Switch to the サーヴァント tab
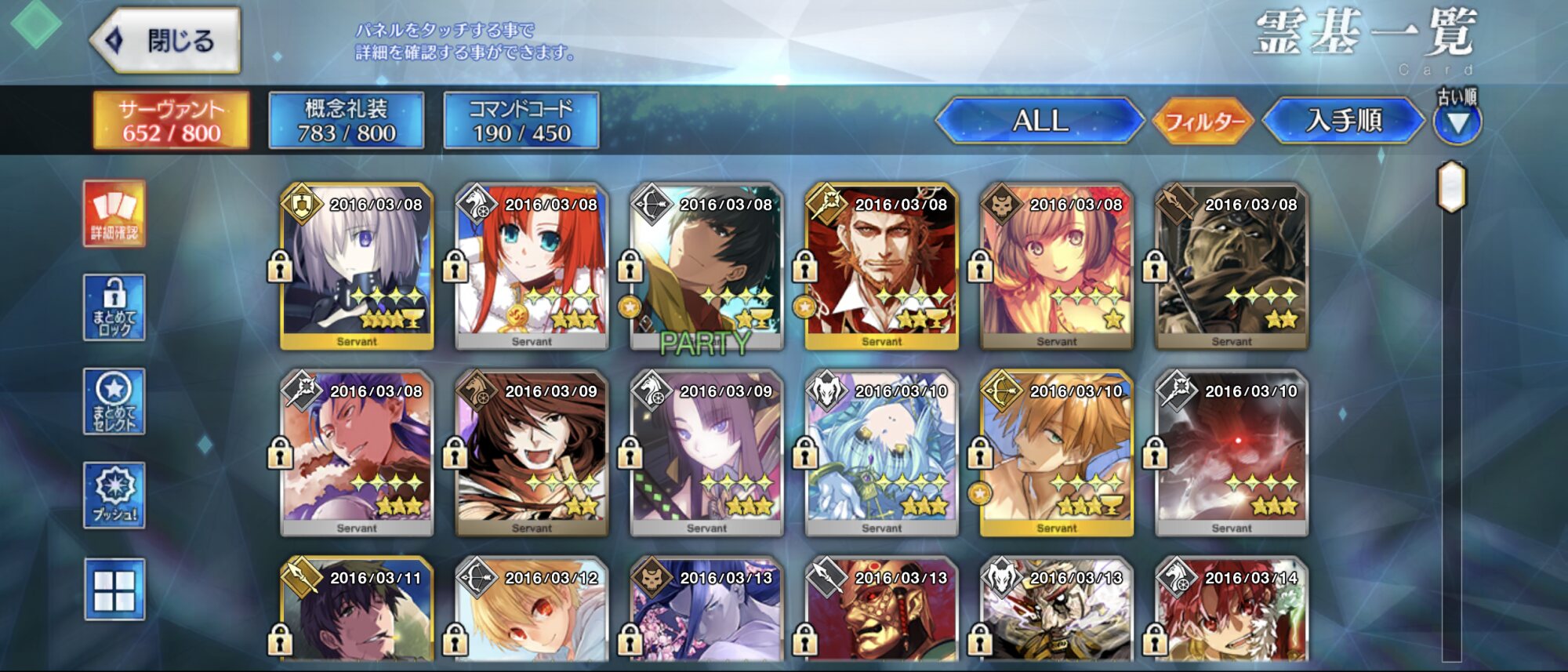This screenshot has width=1568, height=672. [x=172, y=121]
